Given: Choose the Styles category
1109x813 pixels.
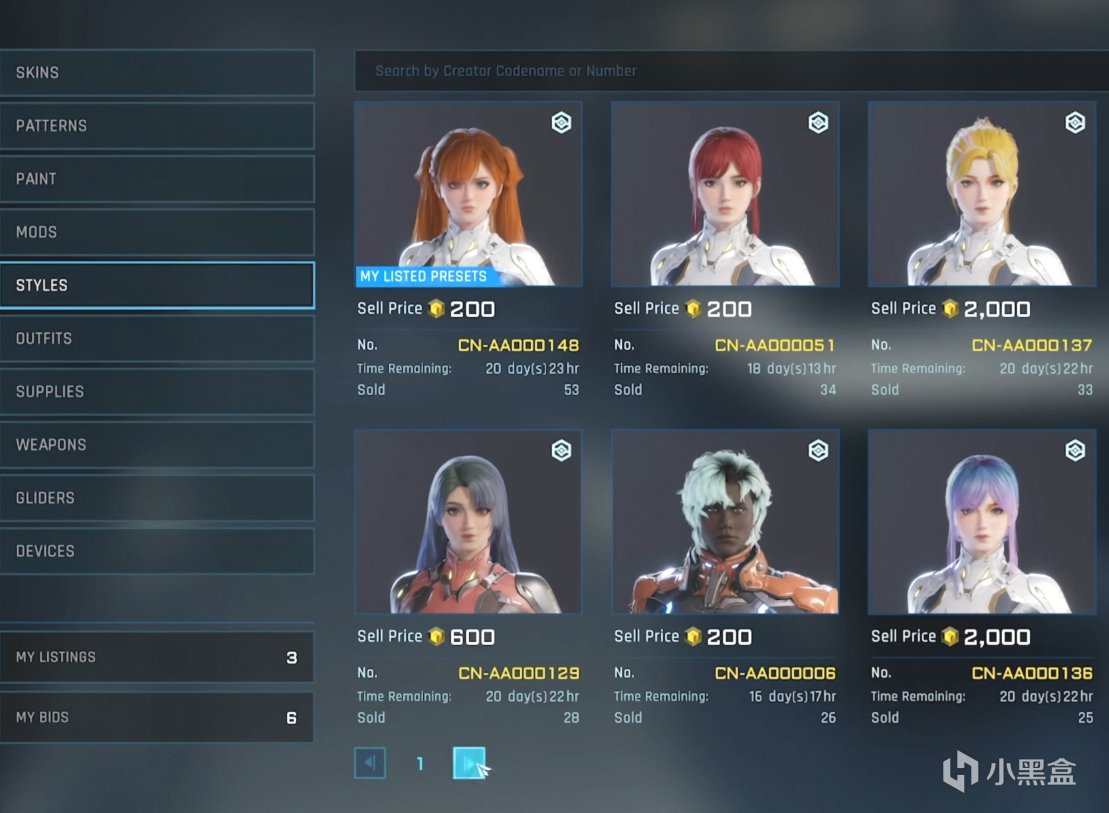Looking at the screenshot, I should [156, 285].
